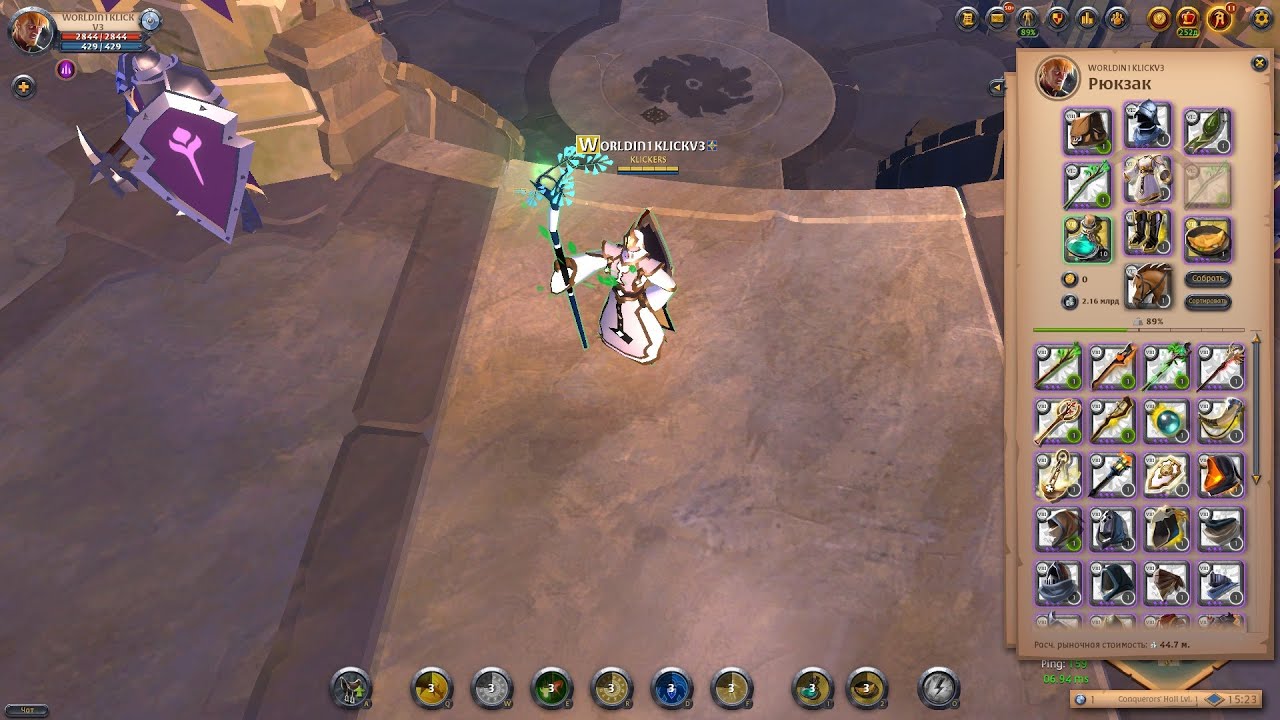Pick the glowing teal orb item

(x=1166, y=421)
